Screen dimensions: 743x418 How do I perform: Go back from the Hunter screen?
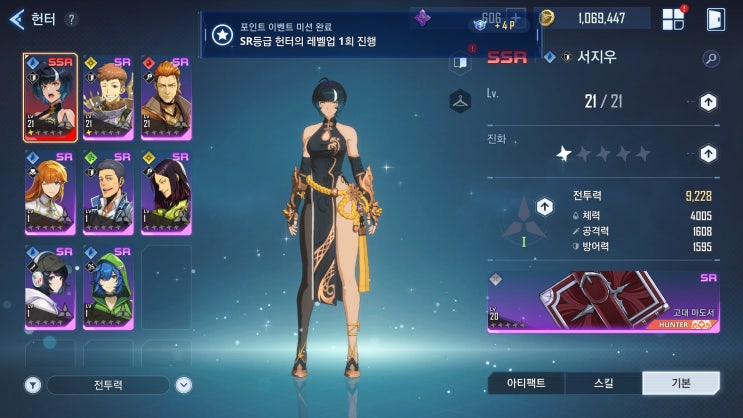[x=16, y=18]
